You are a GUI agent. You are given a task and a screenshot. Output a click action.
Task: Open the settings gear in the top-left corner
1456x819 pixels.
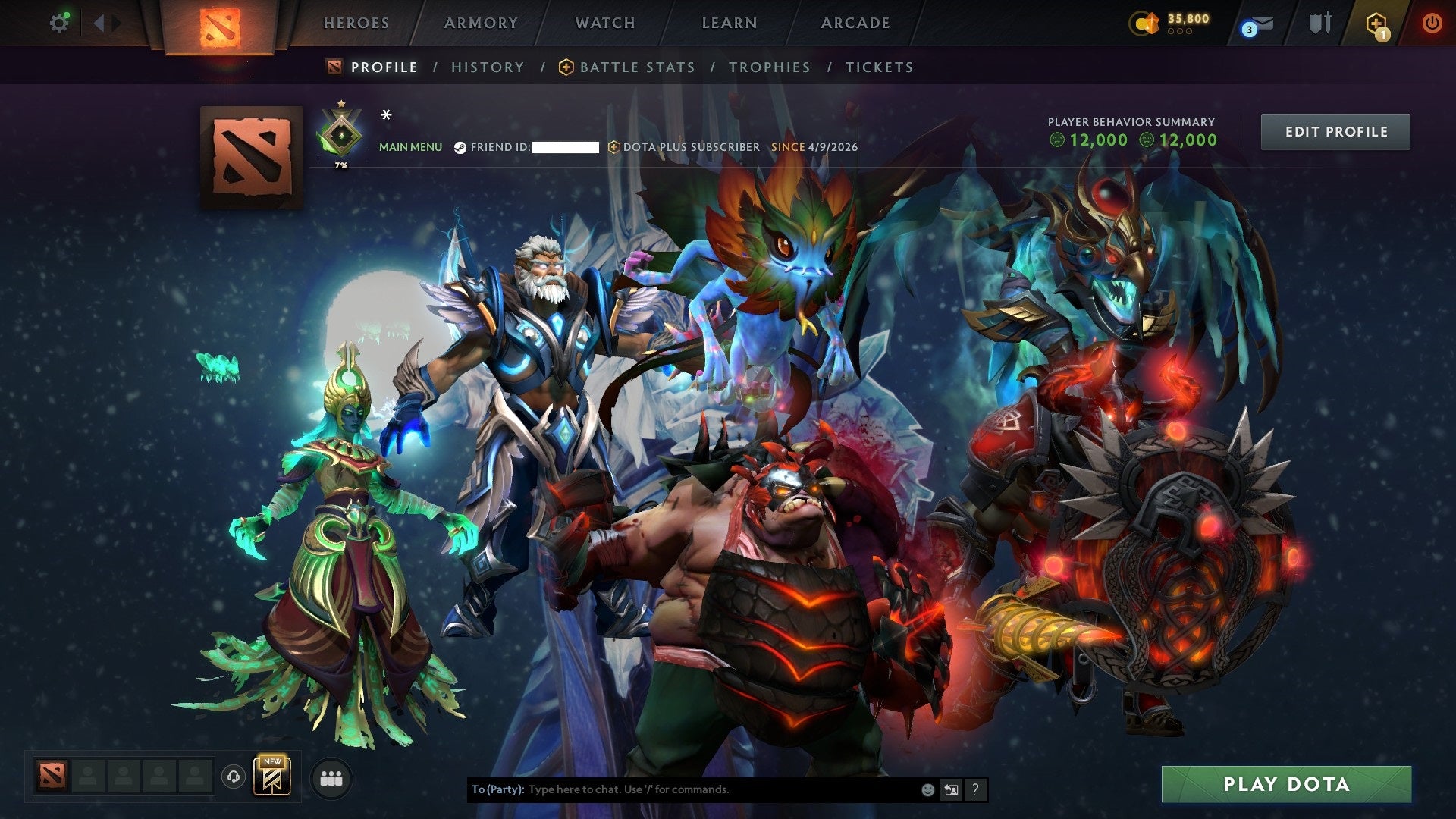59,22
